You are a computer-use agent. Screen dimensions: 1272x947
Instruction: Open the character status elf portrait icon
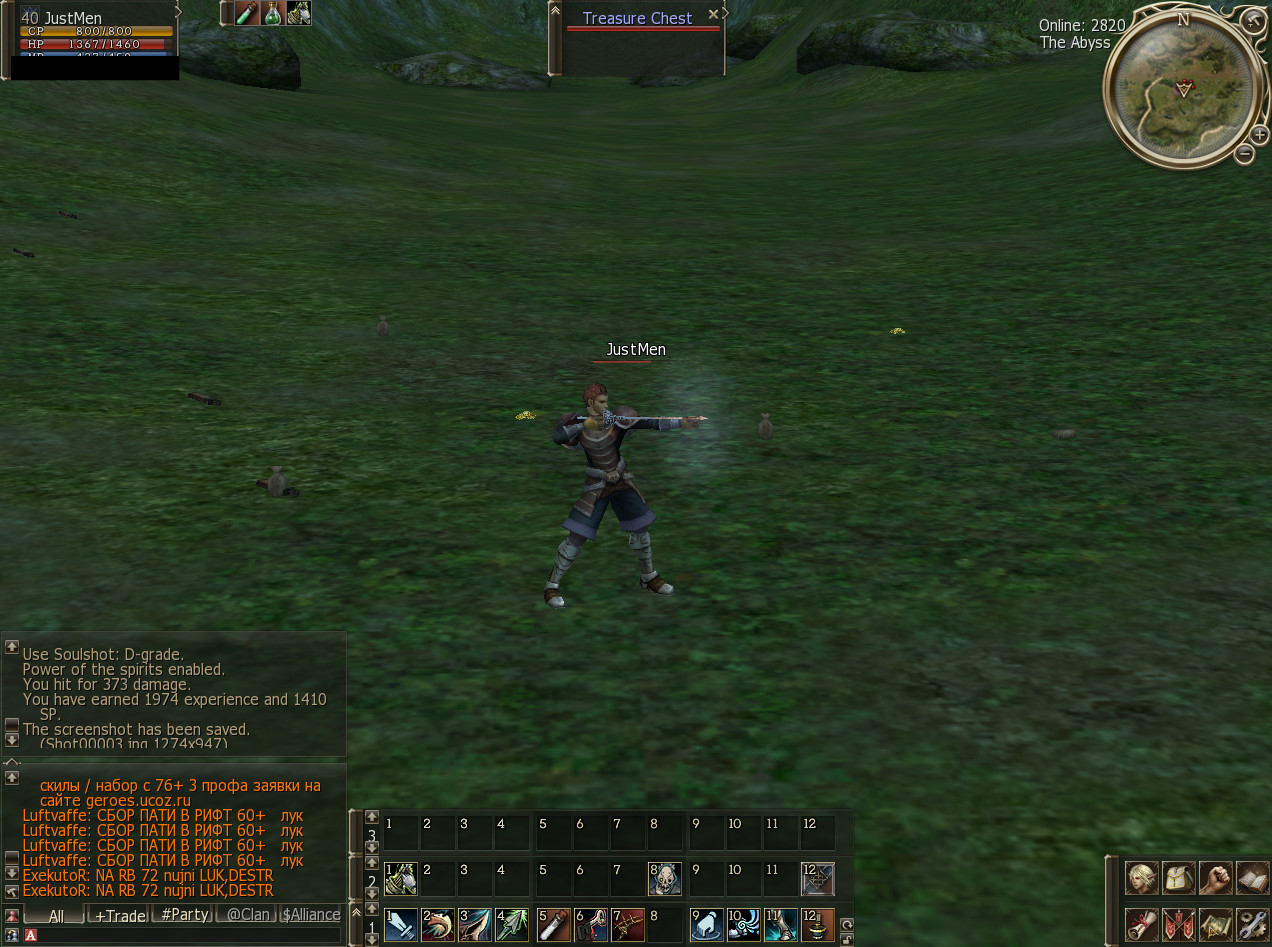[x=1142, y=878]
